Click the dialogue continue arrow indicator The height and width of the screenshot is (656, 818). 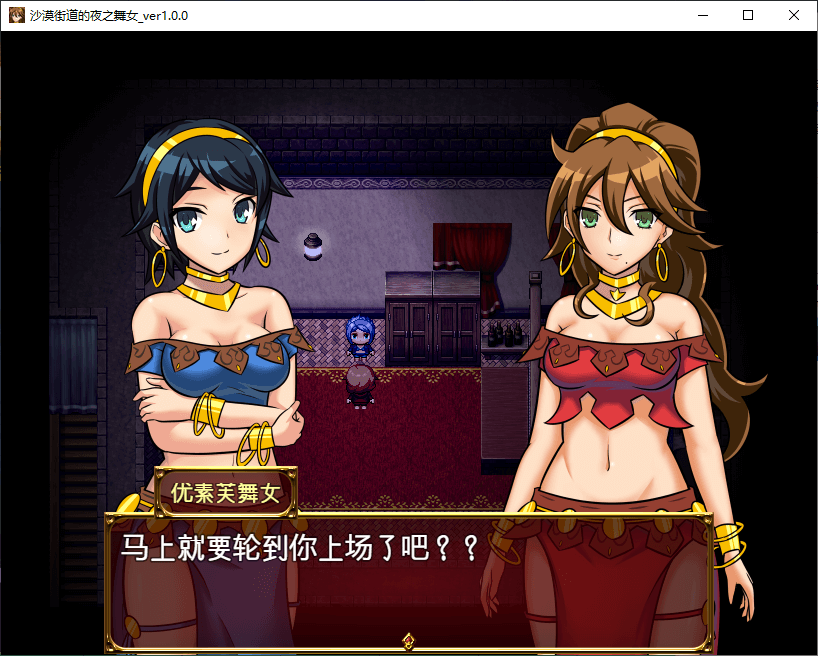pyautogui.click(x=408, y=639)
